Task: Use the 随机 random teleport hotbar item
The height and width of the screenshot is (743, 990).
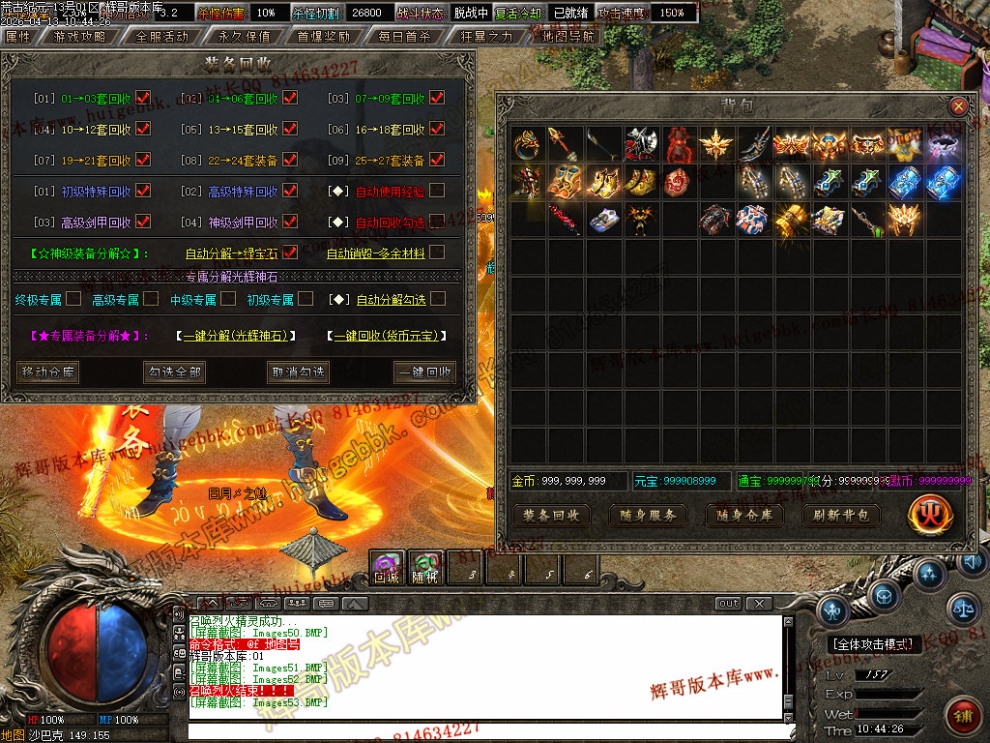Action: (x=425, y=568)
